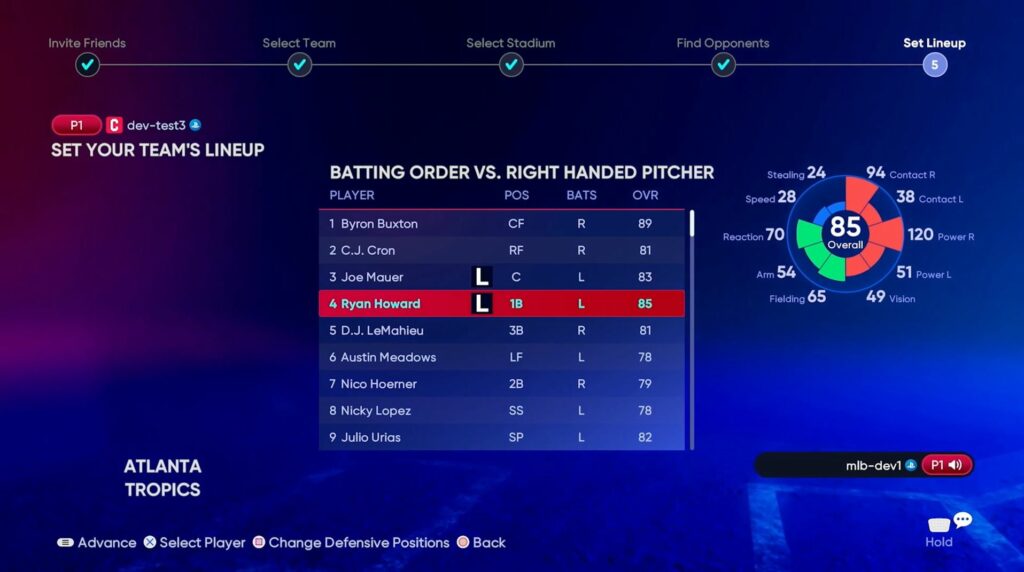The image size is (1024, 572).
Task: Choose starting pitcher Julio Urias
Action: click(x=501, y=437)
